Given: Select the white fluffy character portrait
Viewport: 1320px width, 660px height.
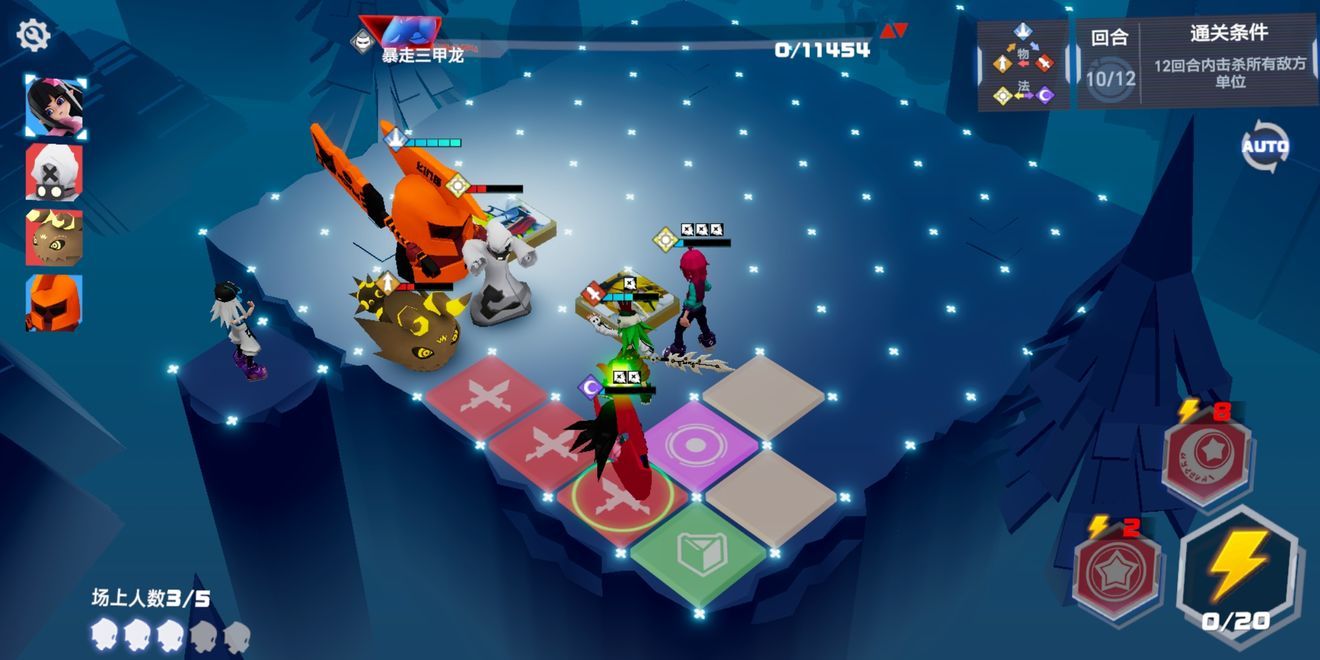Looking at the screenshot, I should tap(55, 171).
